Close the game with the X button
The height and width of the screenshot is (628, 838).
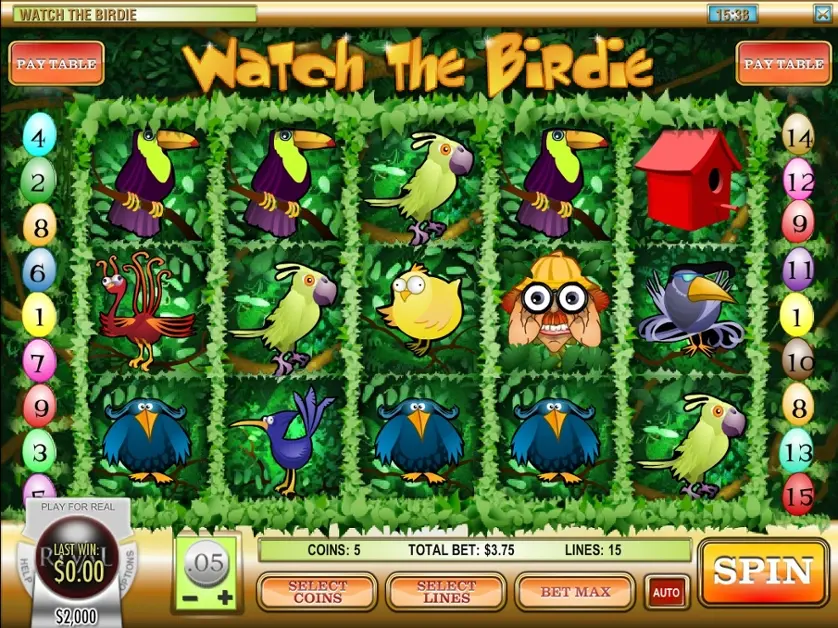pos(820,14)
